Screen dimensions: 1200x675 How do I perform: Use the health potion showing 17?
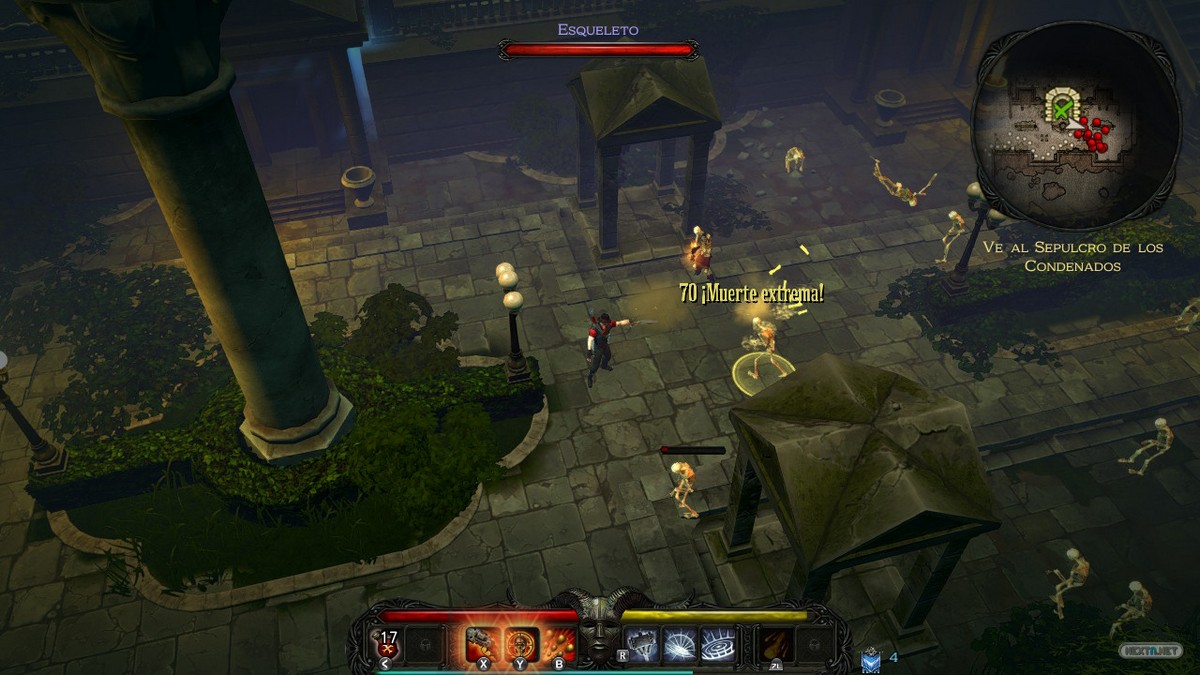tap(386, 641)
